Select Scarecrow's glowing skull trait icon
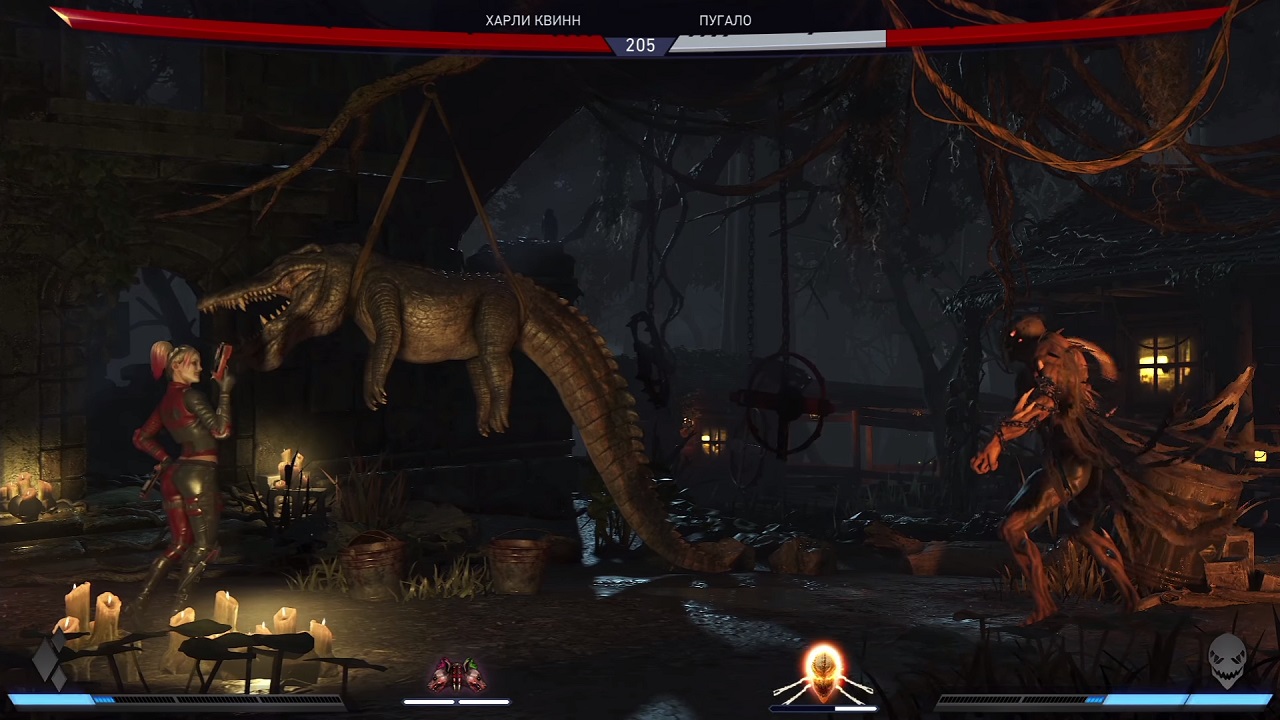 pos(824,673)
